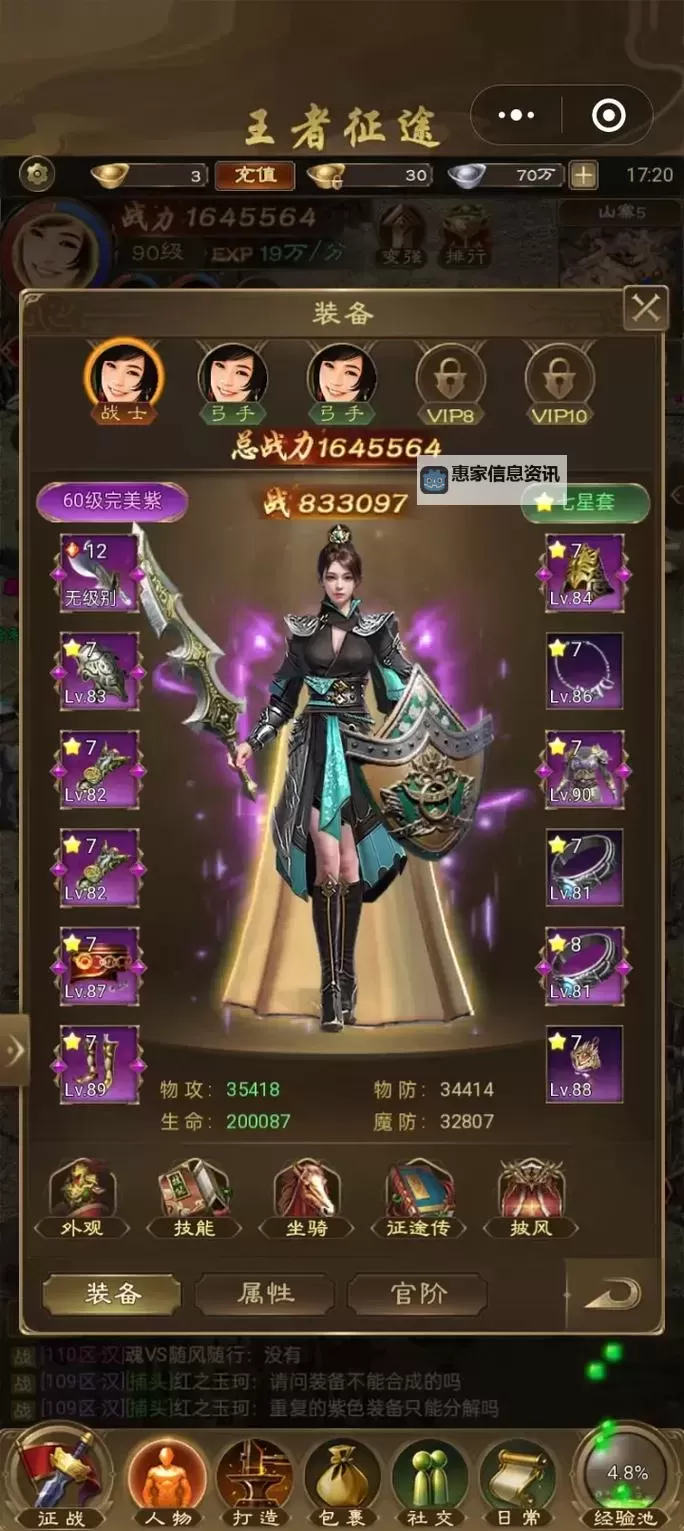Viewport: 684px width, 1531px height.
Task: Open the mini-program three-dot menu
Action: tap(516, 116)
